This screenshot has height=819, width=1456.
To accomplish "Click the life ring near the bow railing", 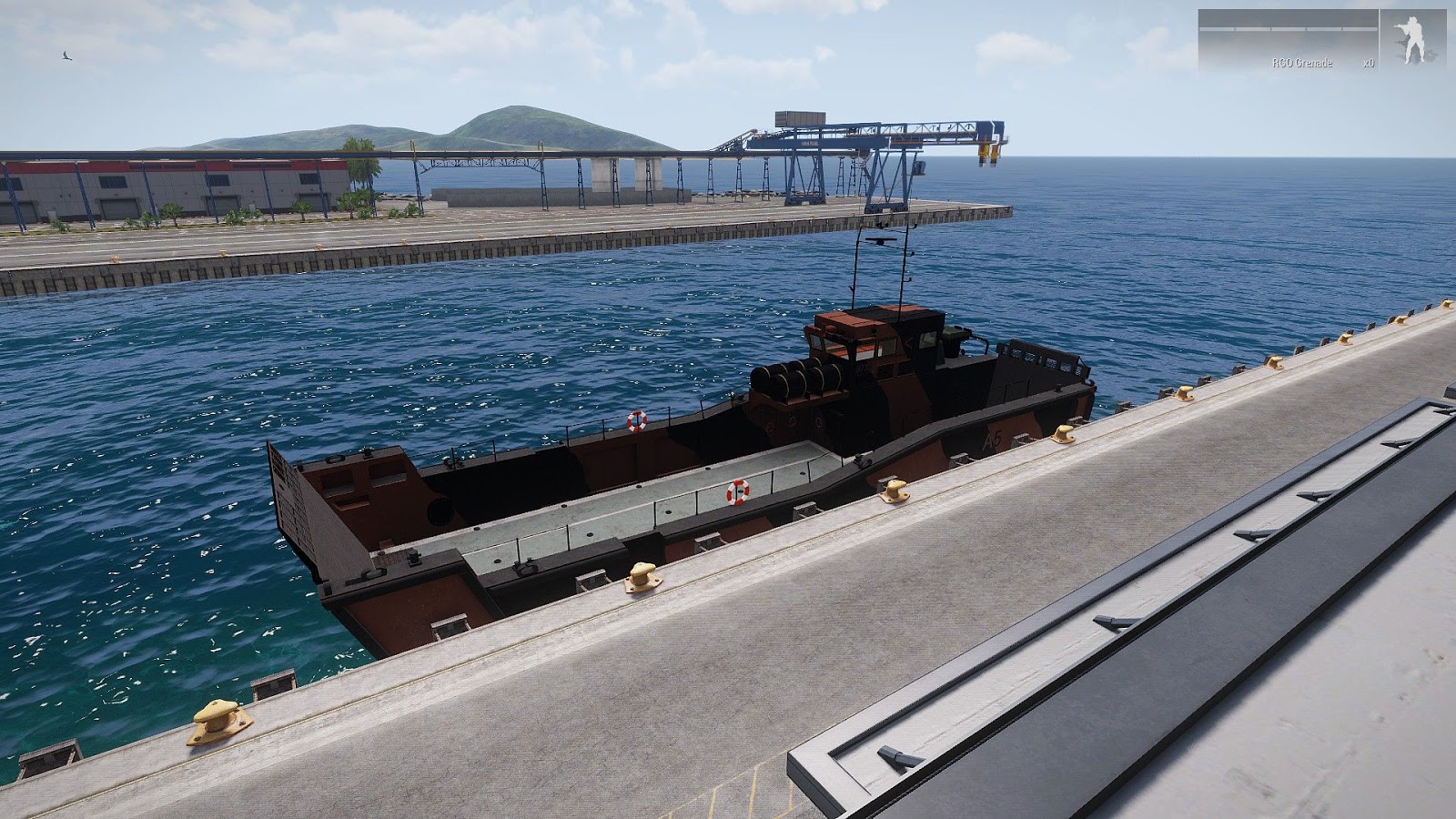I will (x=637, y=423).
